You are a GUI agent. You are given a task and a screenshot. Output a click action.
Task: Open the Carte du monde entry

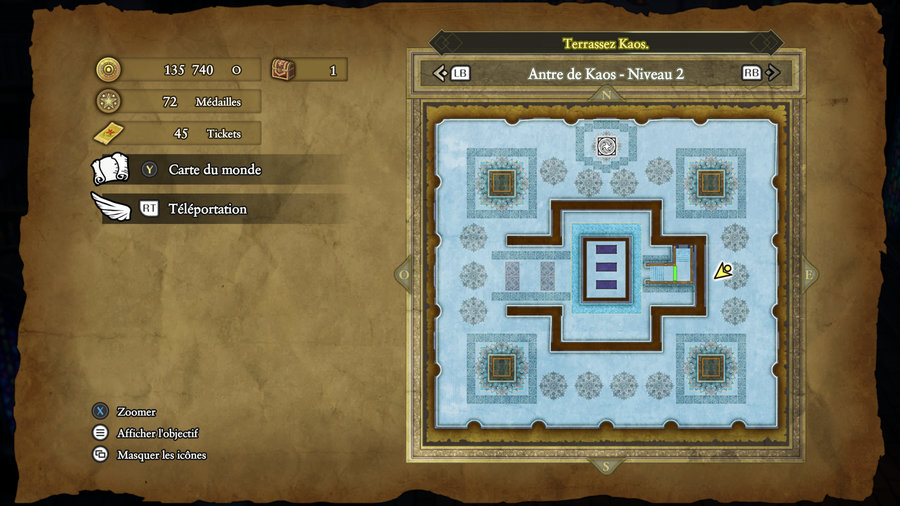point(214,170)
